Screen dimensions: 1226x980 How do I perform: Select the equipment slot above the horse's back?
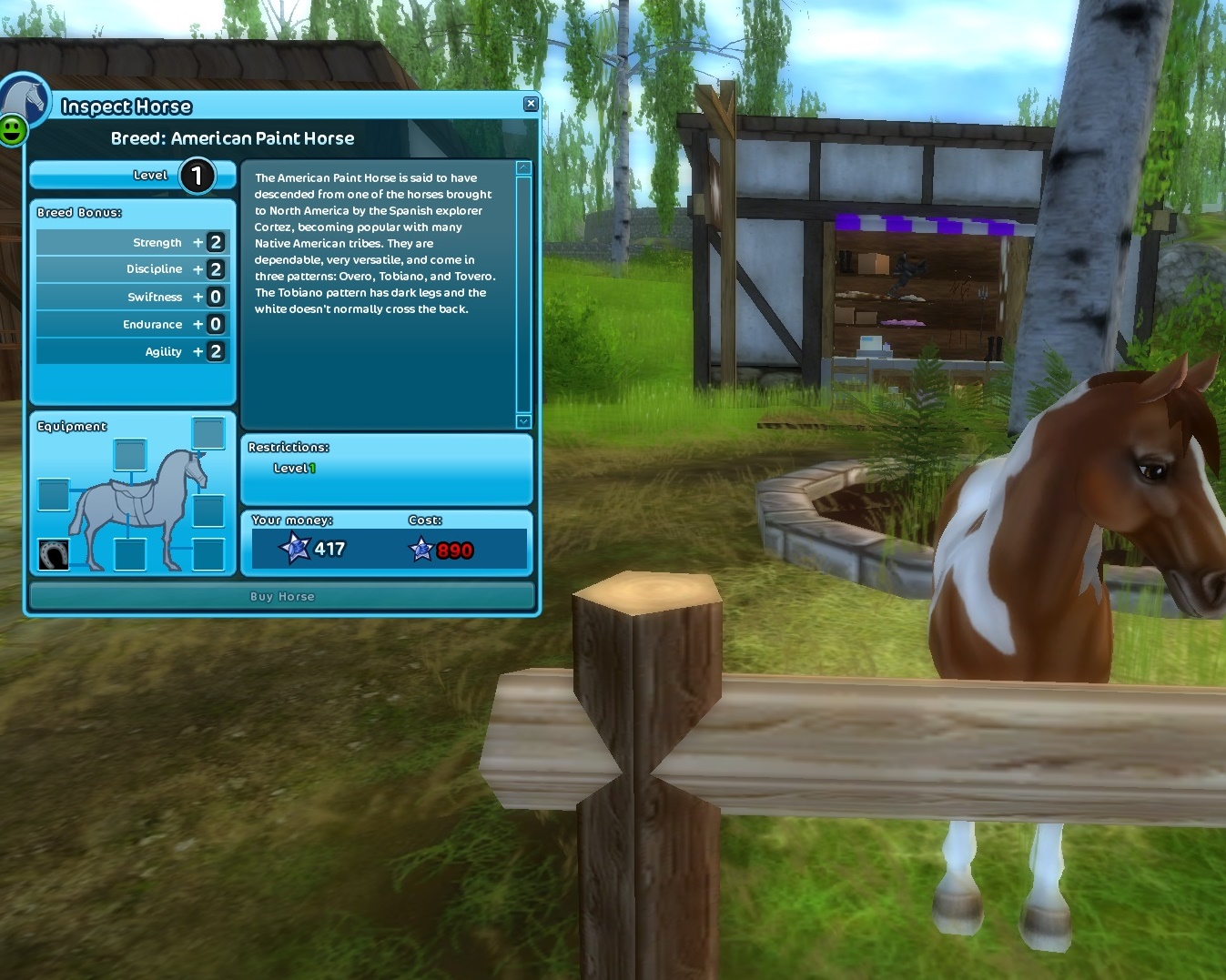[x=210, y=435]
